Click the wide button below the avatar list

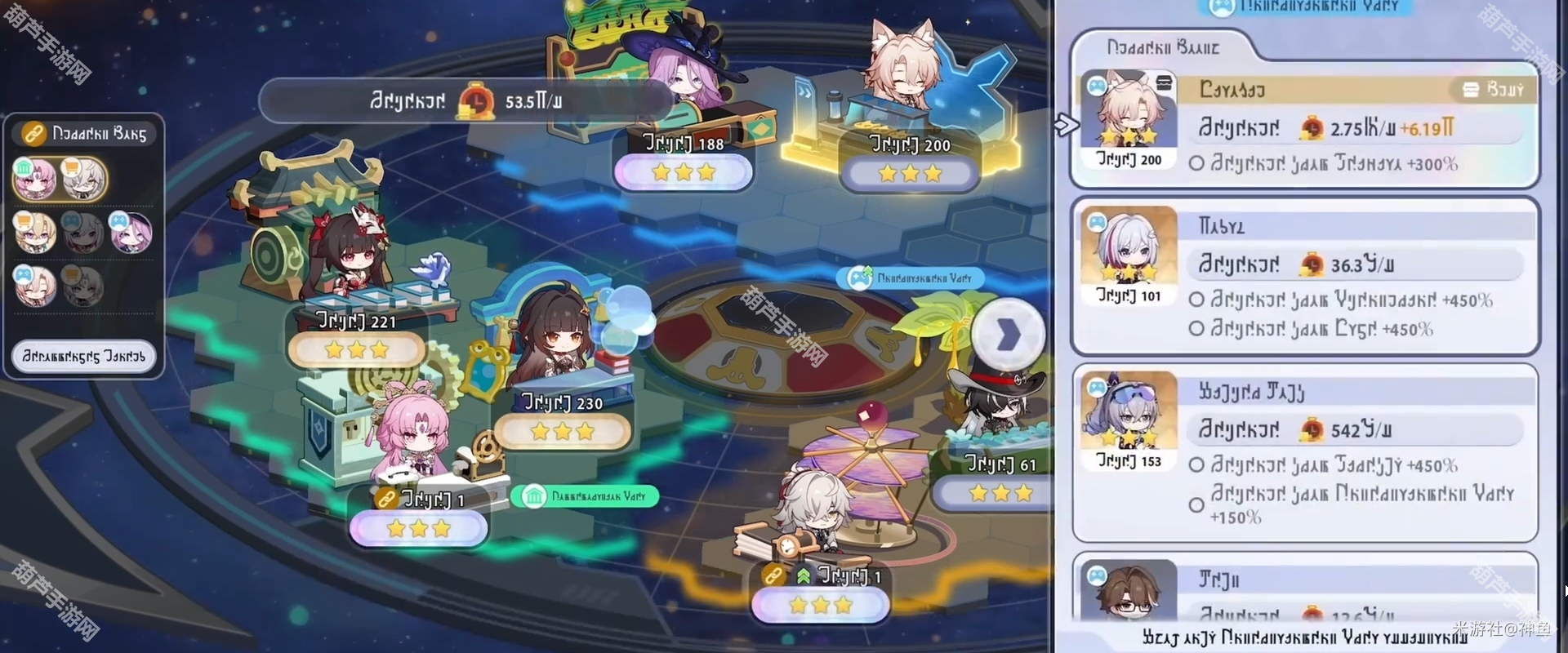(x=83, y=357)
